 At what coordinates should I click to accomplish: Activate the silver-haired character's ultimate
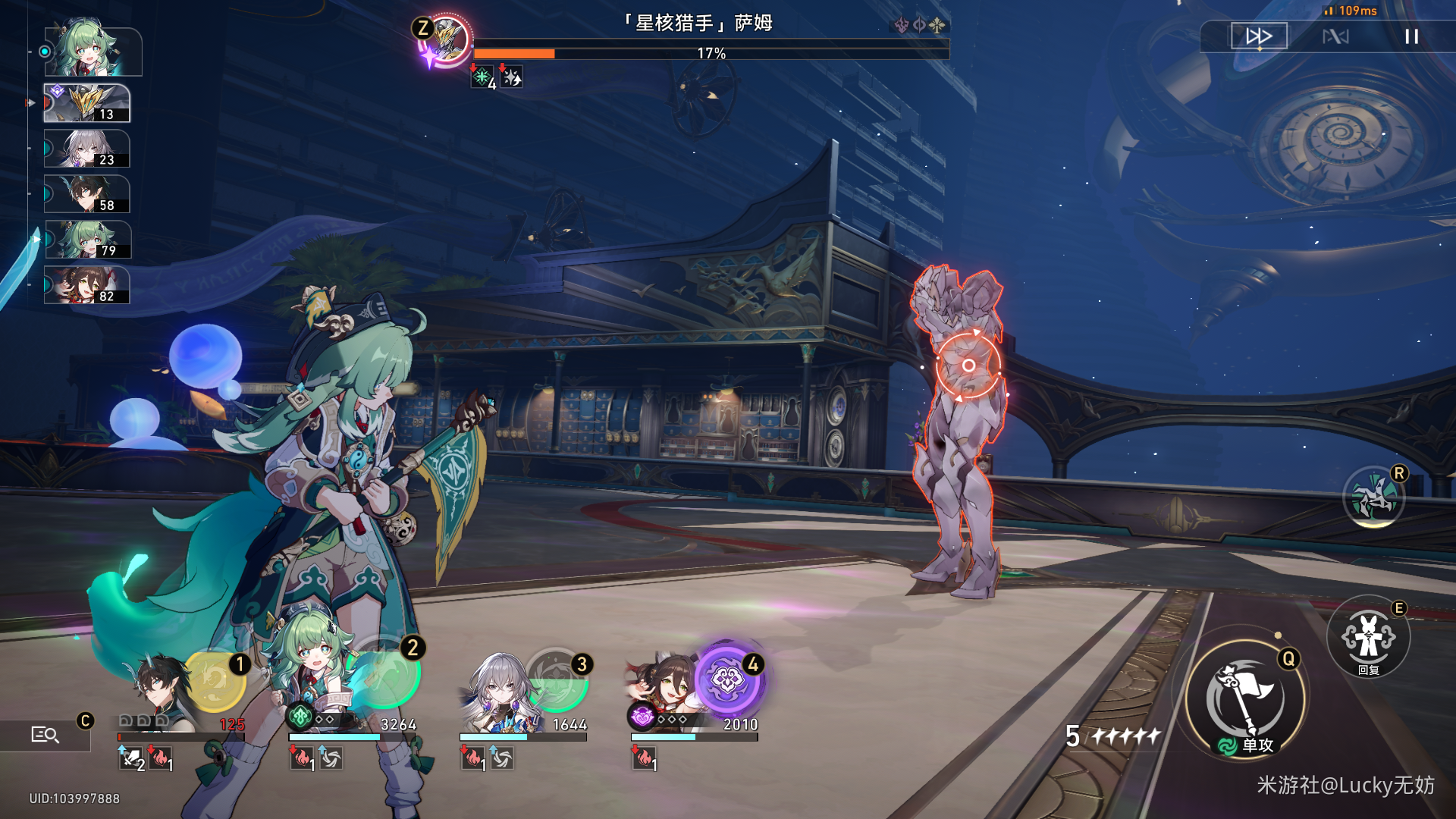(x=557, y=679)
